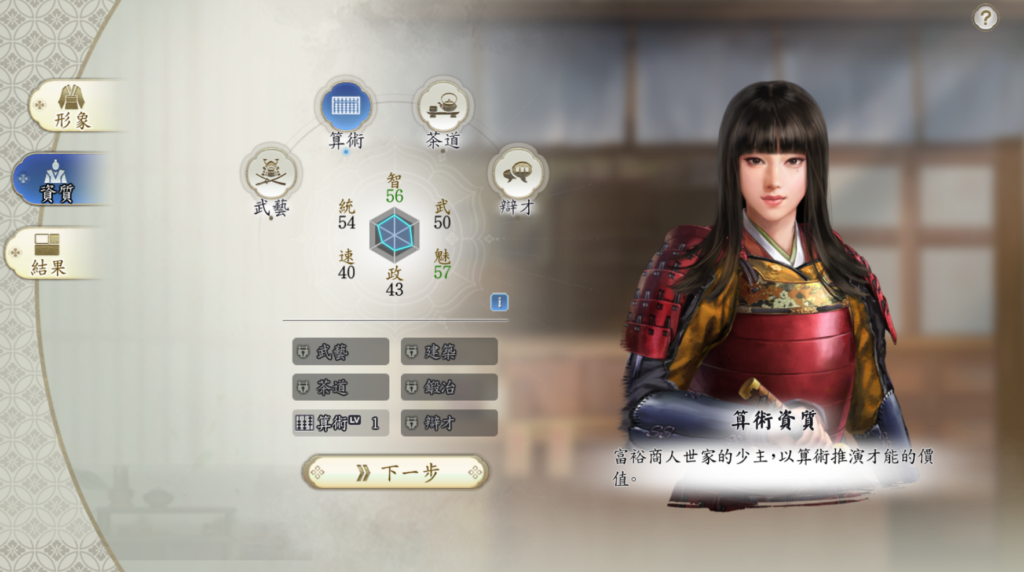Select the 辯才 skill row
This screenshot has width=1024, height=572.
(x=449, y=423)
